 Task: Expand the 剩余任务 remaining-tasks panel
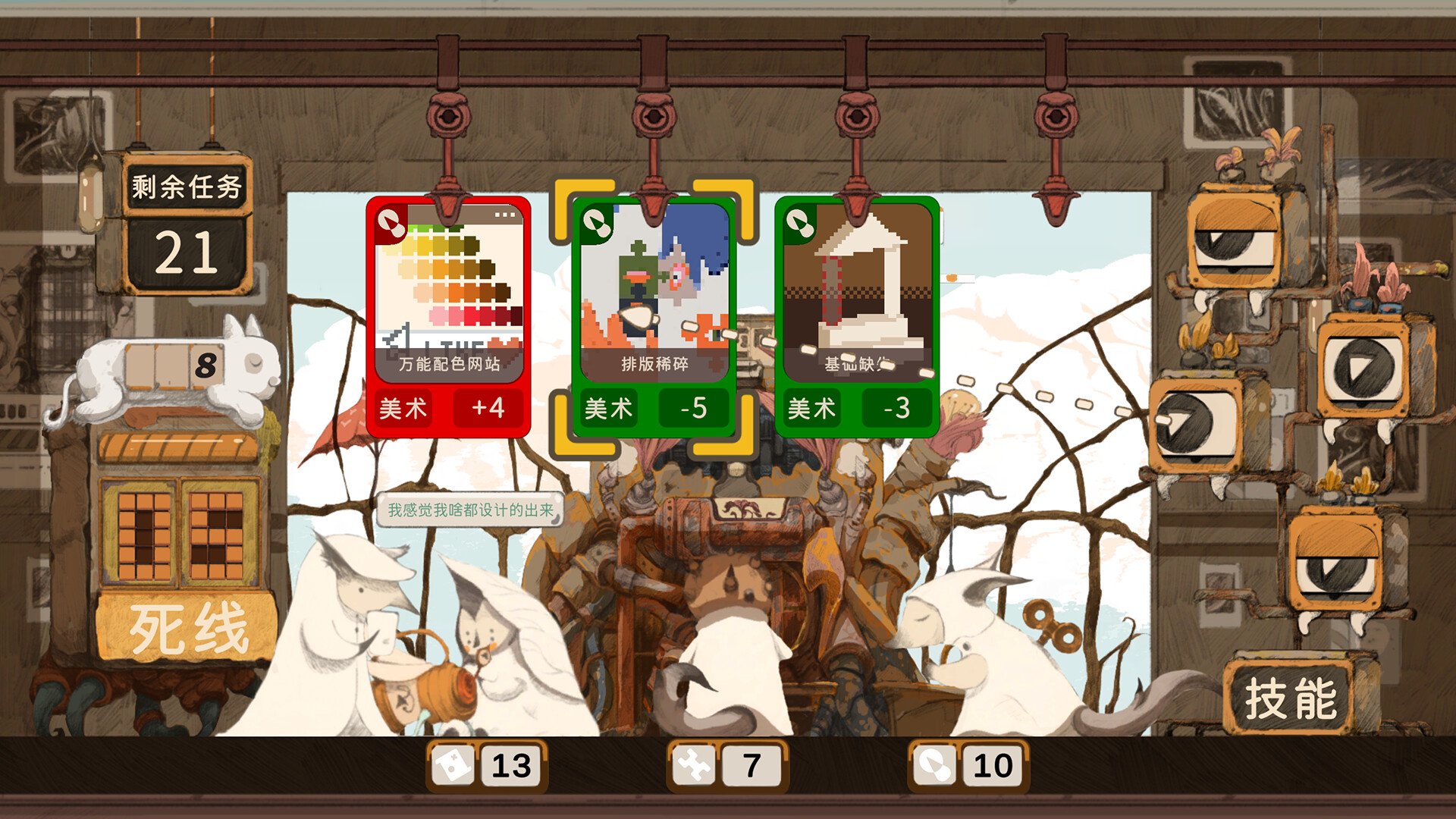click(187, 184)
